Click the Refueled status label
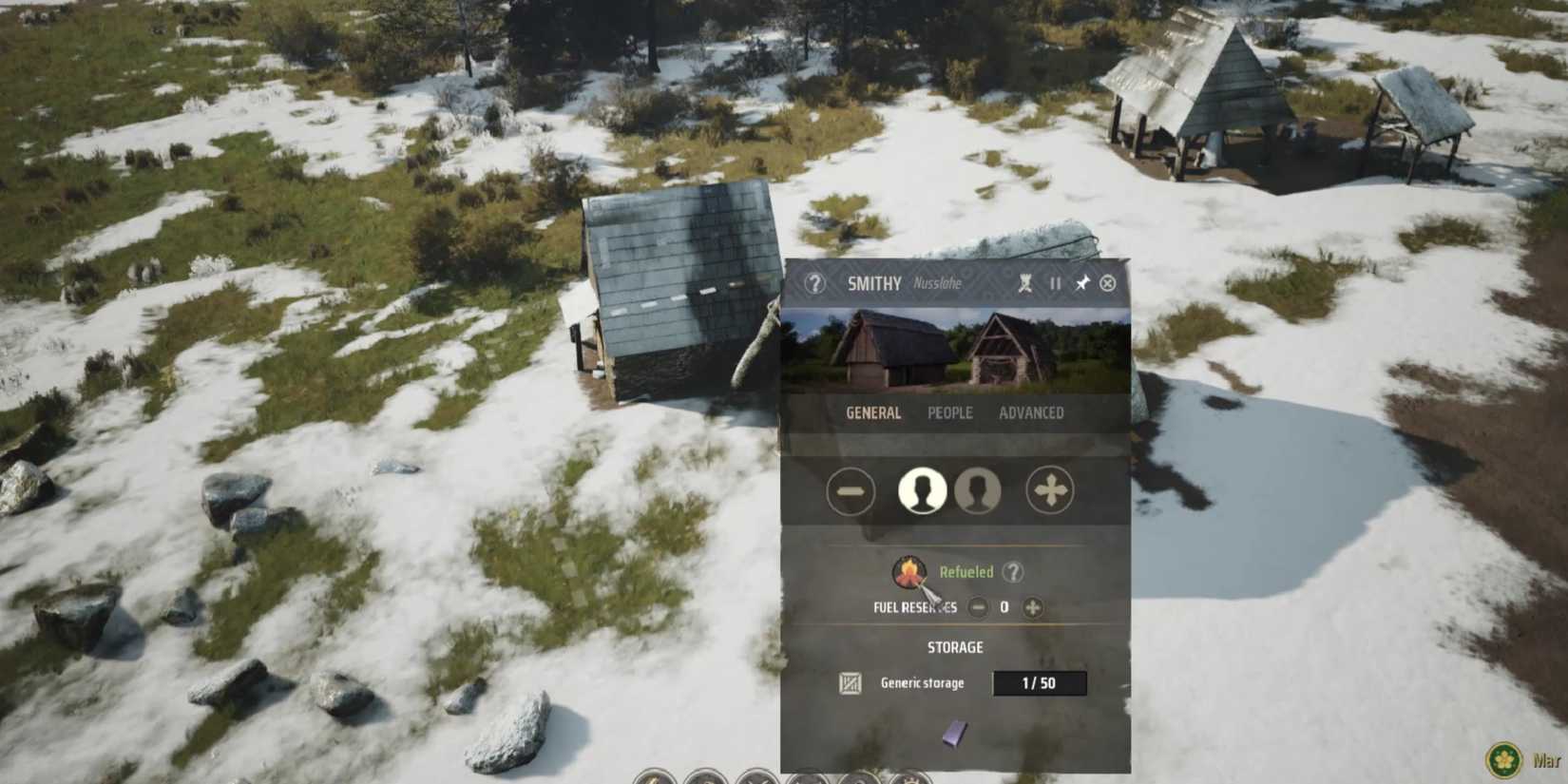1568x784 pixels. (x=966, y=571)
